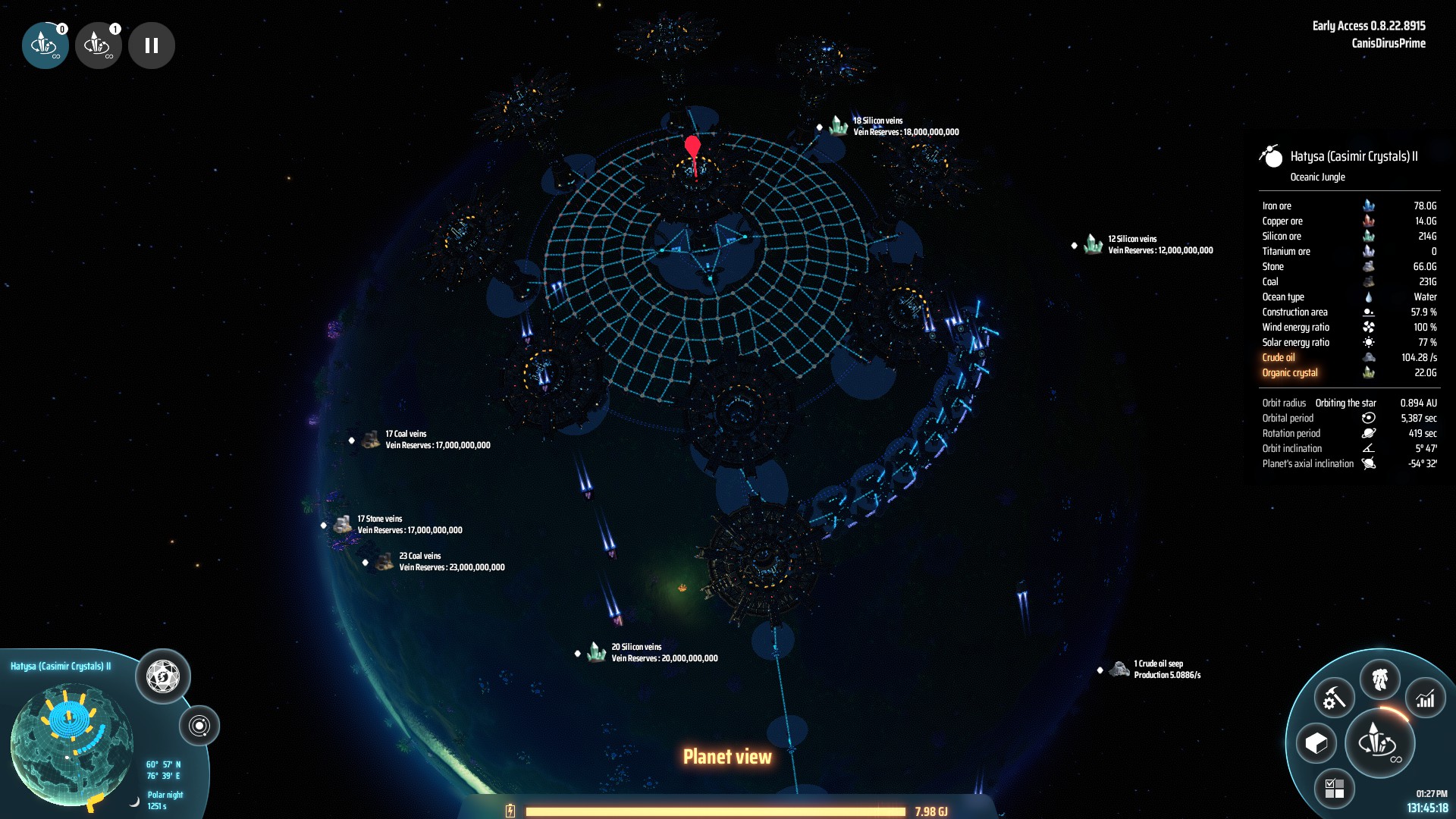Open the star map (orbit icon)
The width and height of the screenshot is (1456, 819).
[200, 723]
